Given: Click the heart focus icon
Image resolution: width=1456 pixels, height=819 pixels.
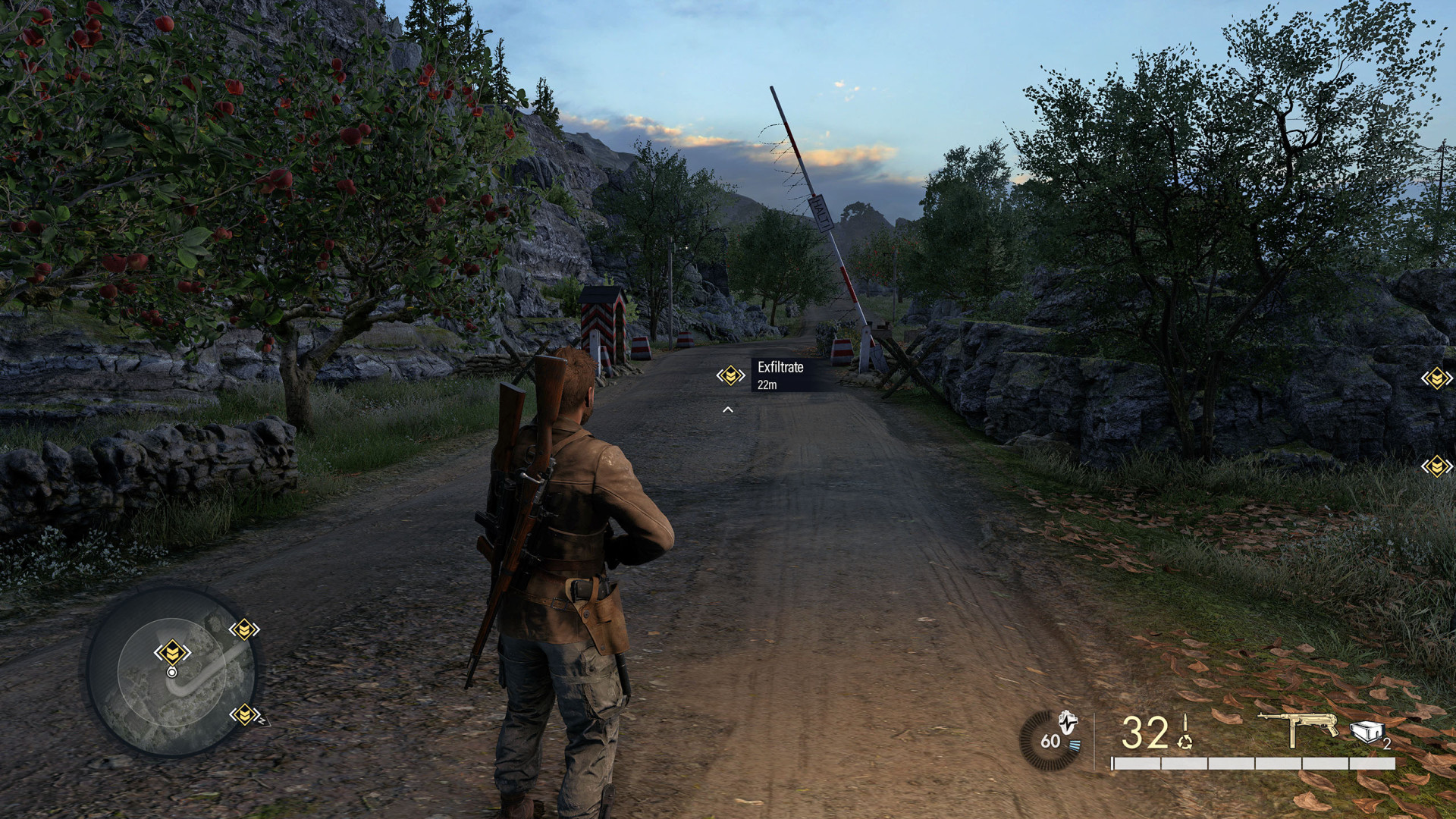Looking at the screenshot, I should click(x=1068, y=721).
